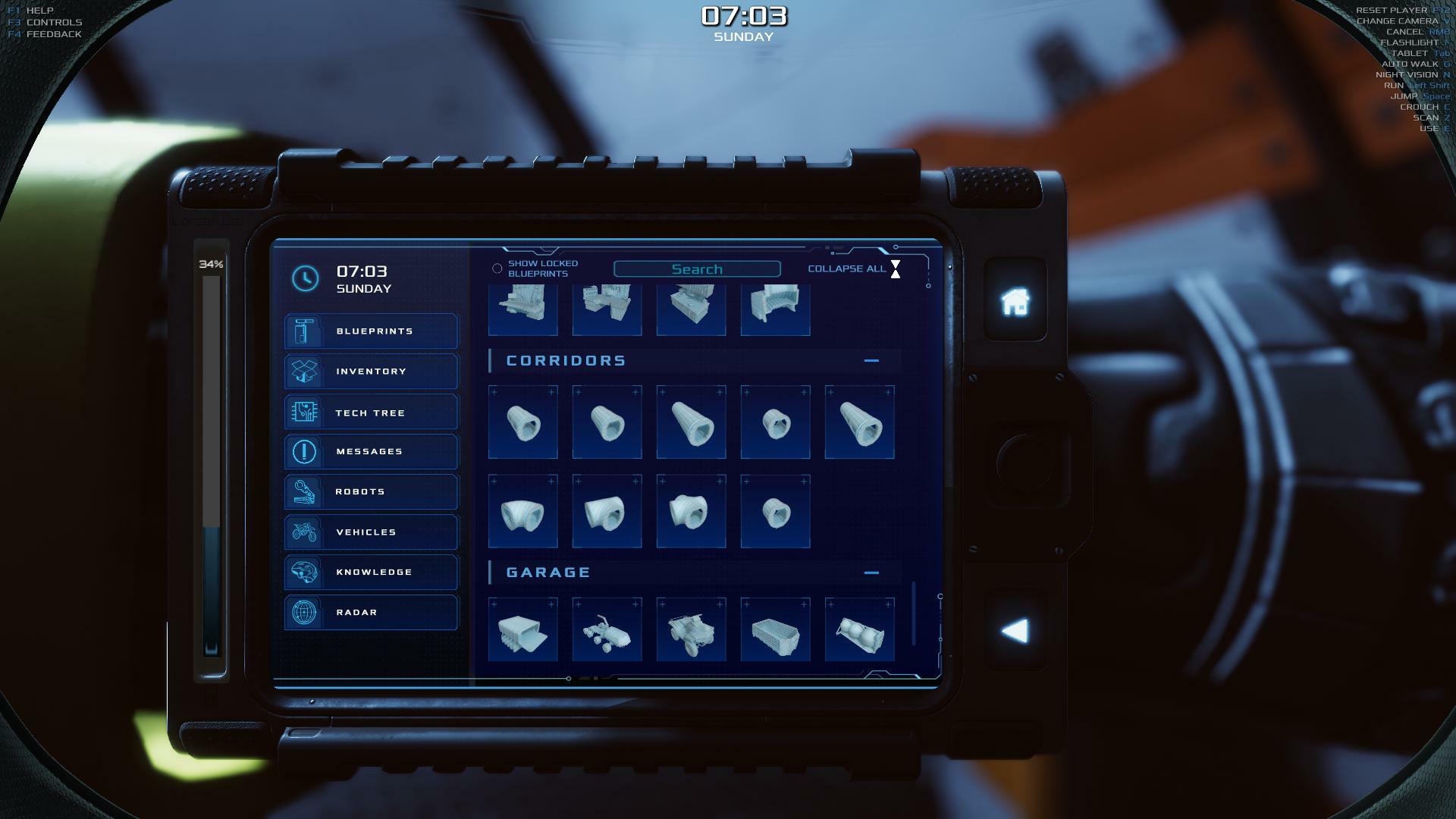Open the Blueprints menu
Screen dimensions: 1456x819
372,331
